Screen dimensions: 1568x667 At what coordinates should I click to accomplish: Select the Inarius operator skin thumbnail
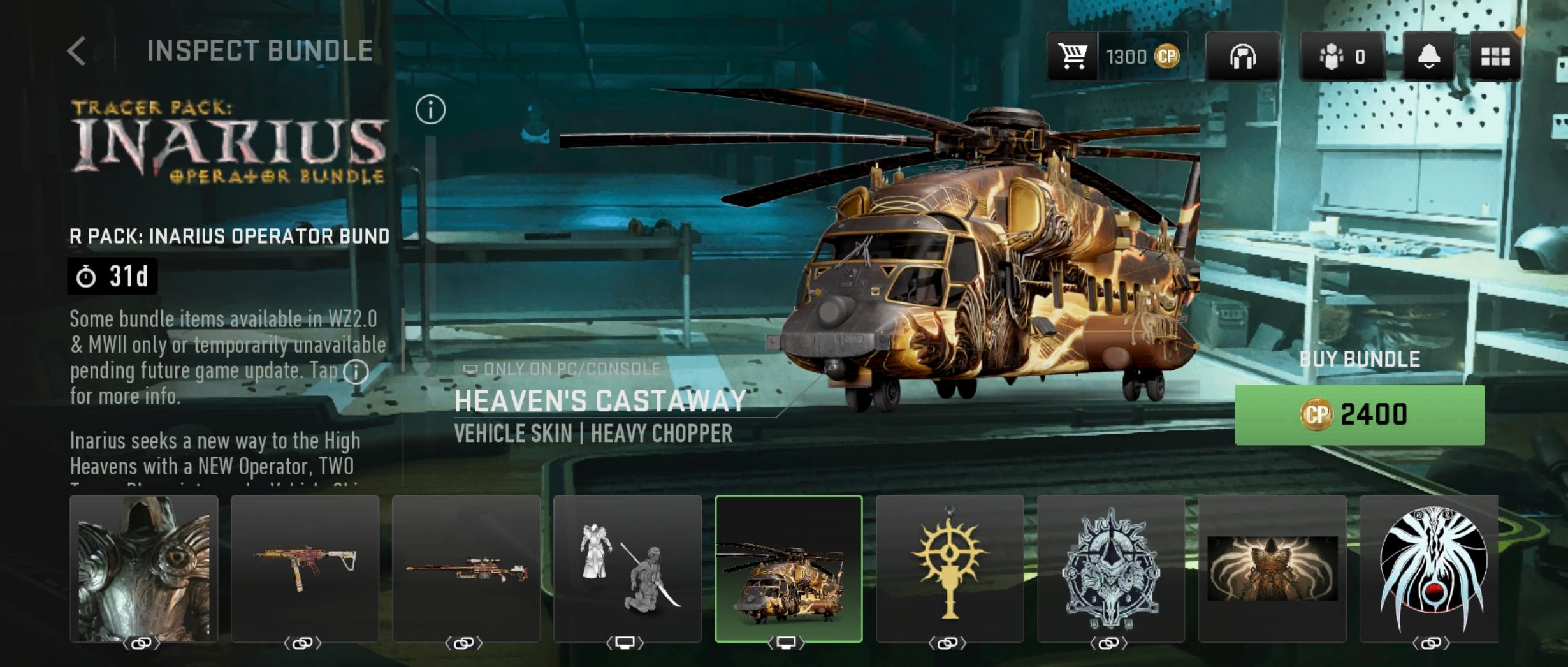[144, 569]
